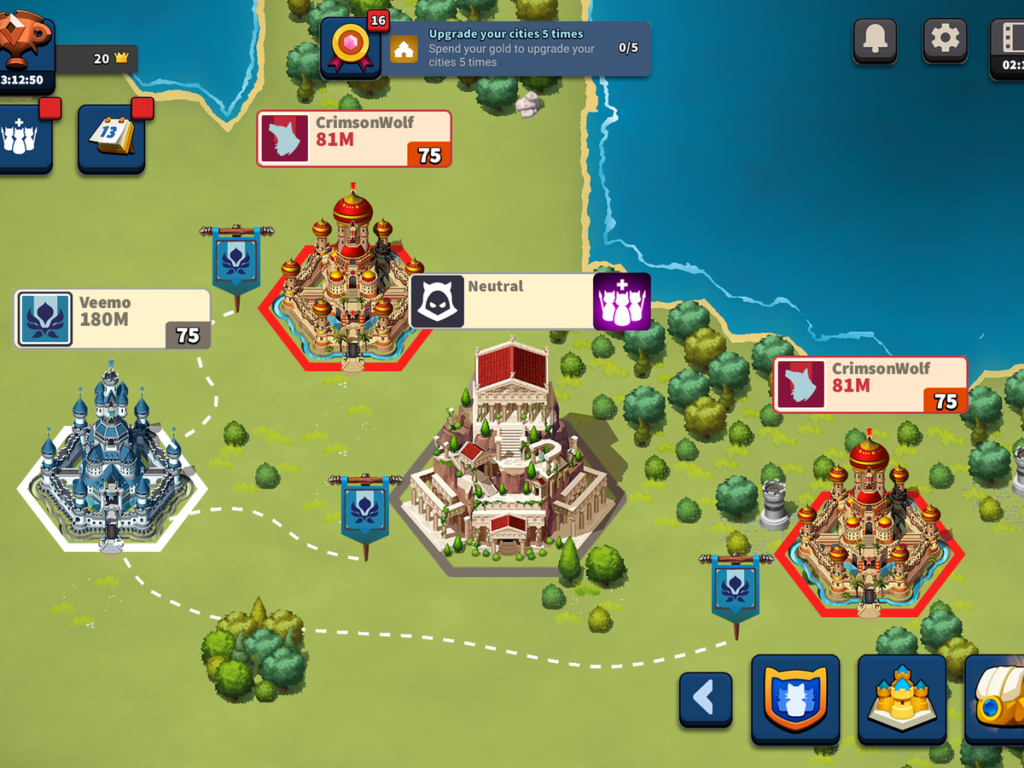Select the northern CrimsonWolf 81M label
This screenshot has width=1024, height=768.
tap(354, 138)
